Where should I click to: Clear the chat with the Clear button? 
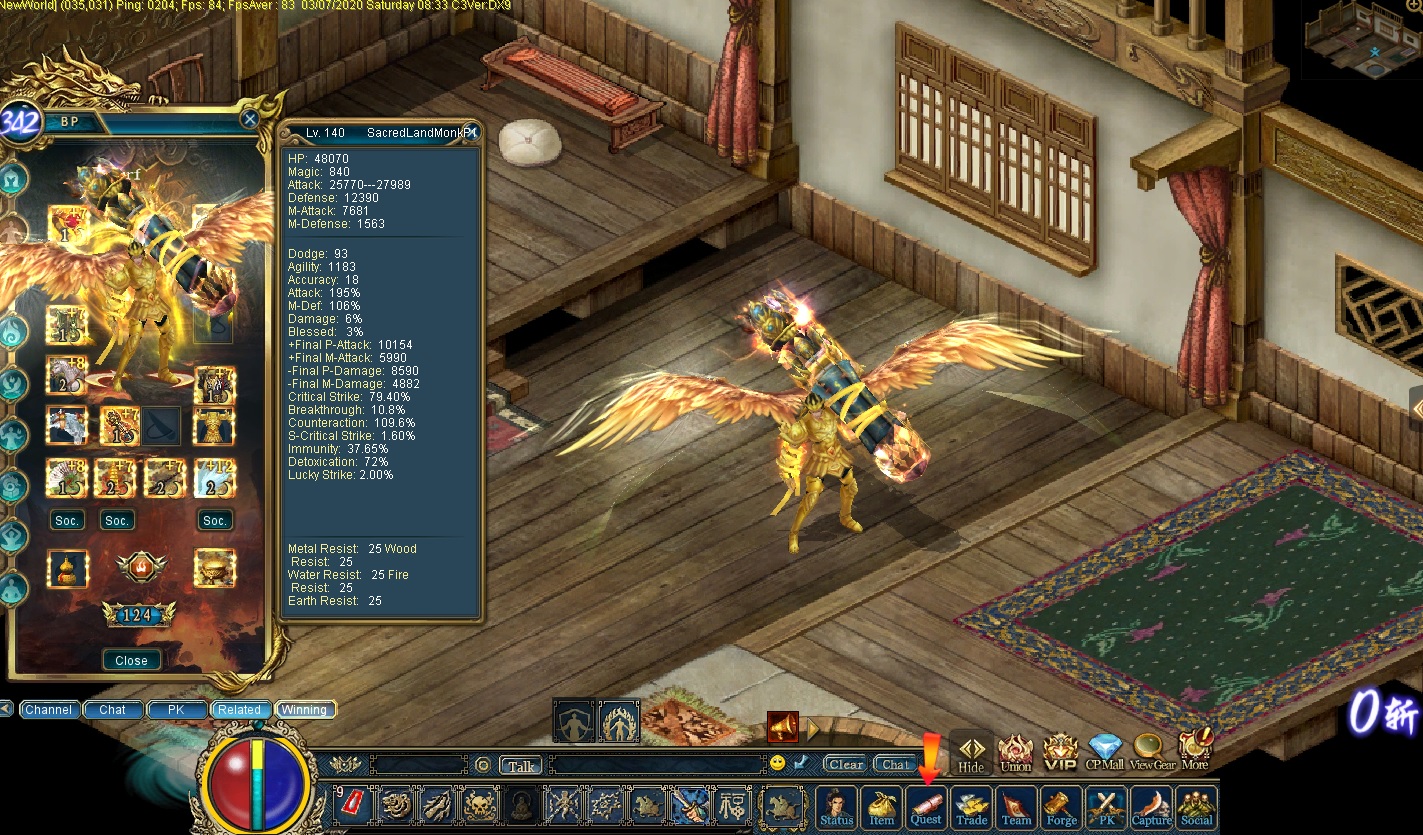point(845,764)
